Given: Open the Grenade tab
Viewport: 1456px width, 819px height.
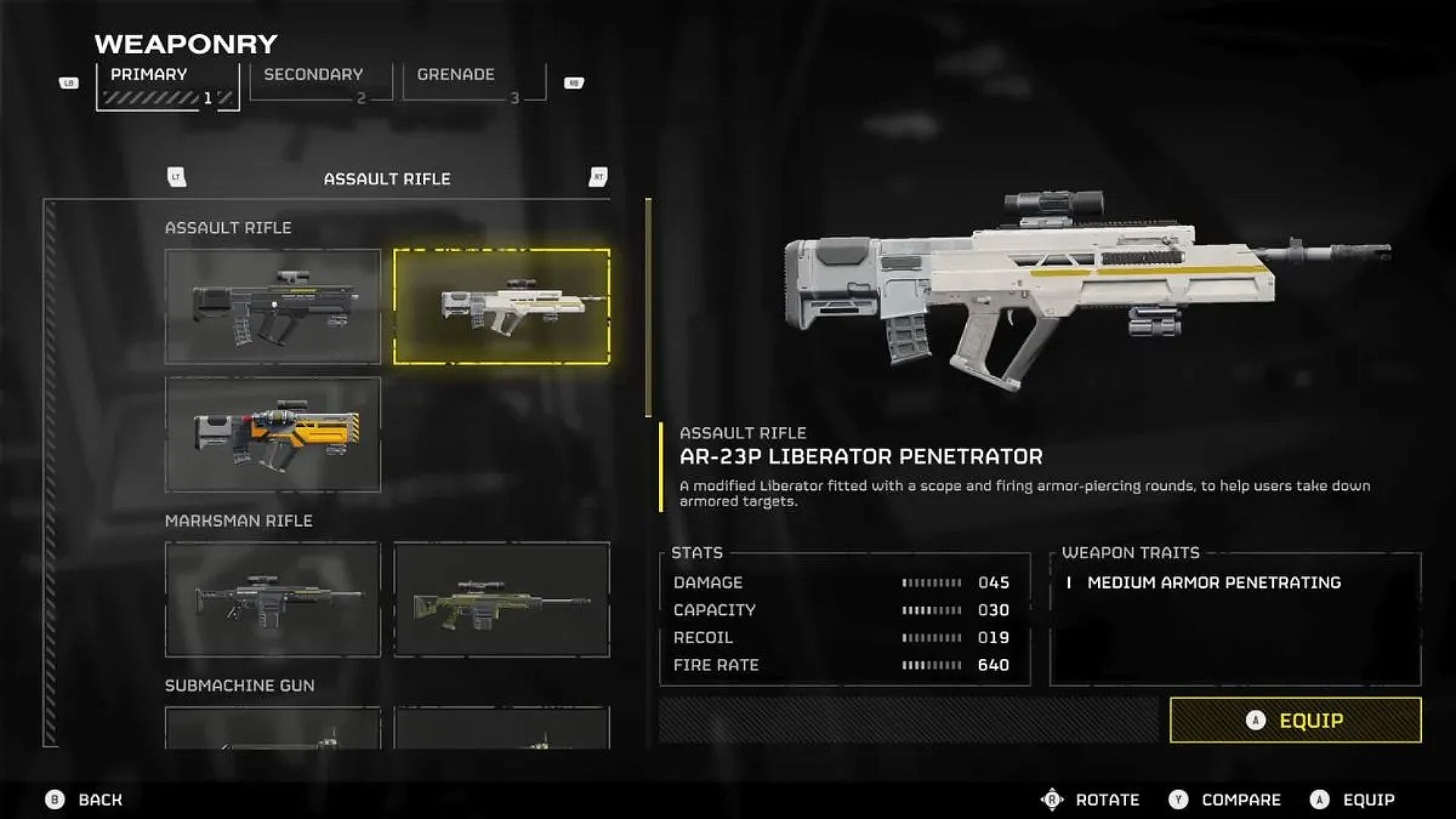Looking at the screenshot, I should [455, 74].
